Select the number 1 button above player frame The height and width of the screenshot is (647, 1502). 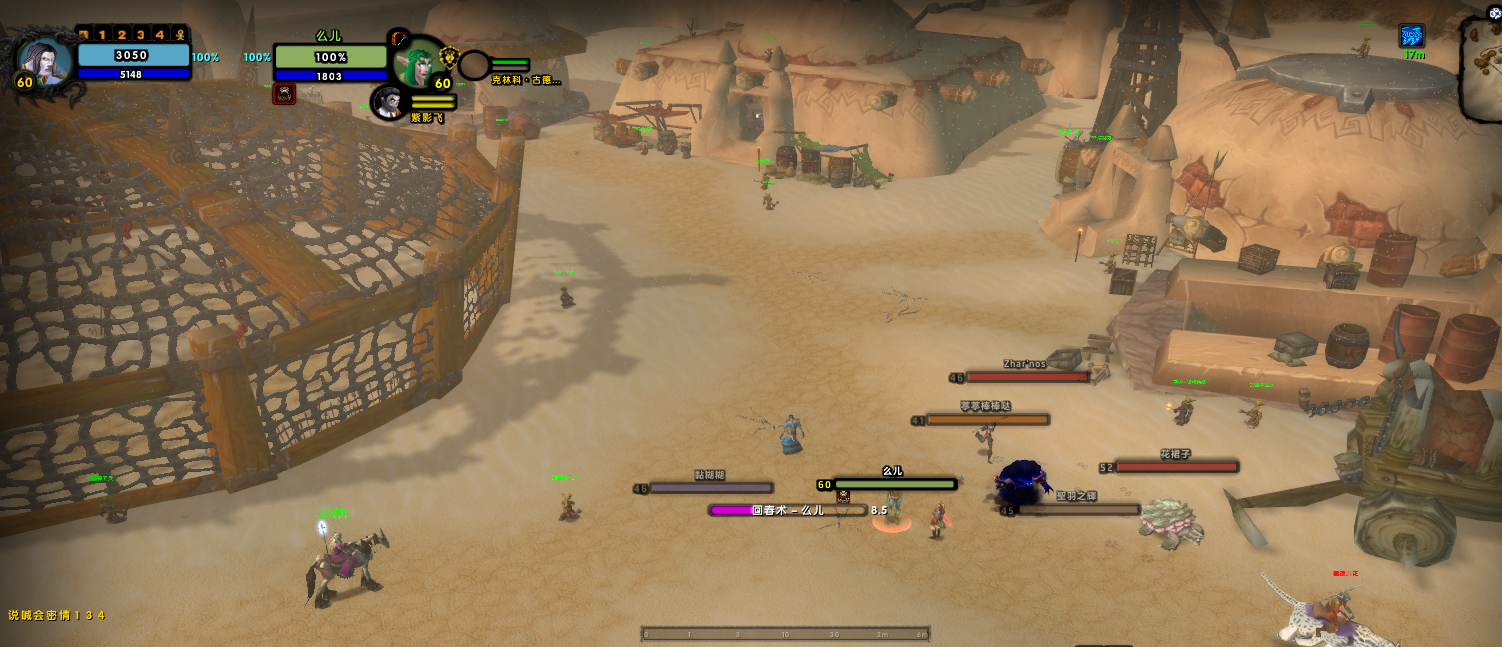click(102, 35)
